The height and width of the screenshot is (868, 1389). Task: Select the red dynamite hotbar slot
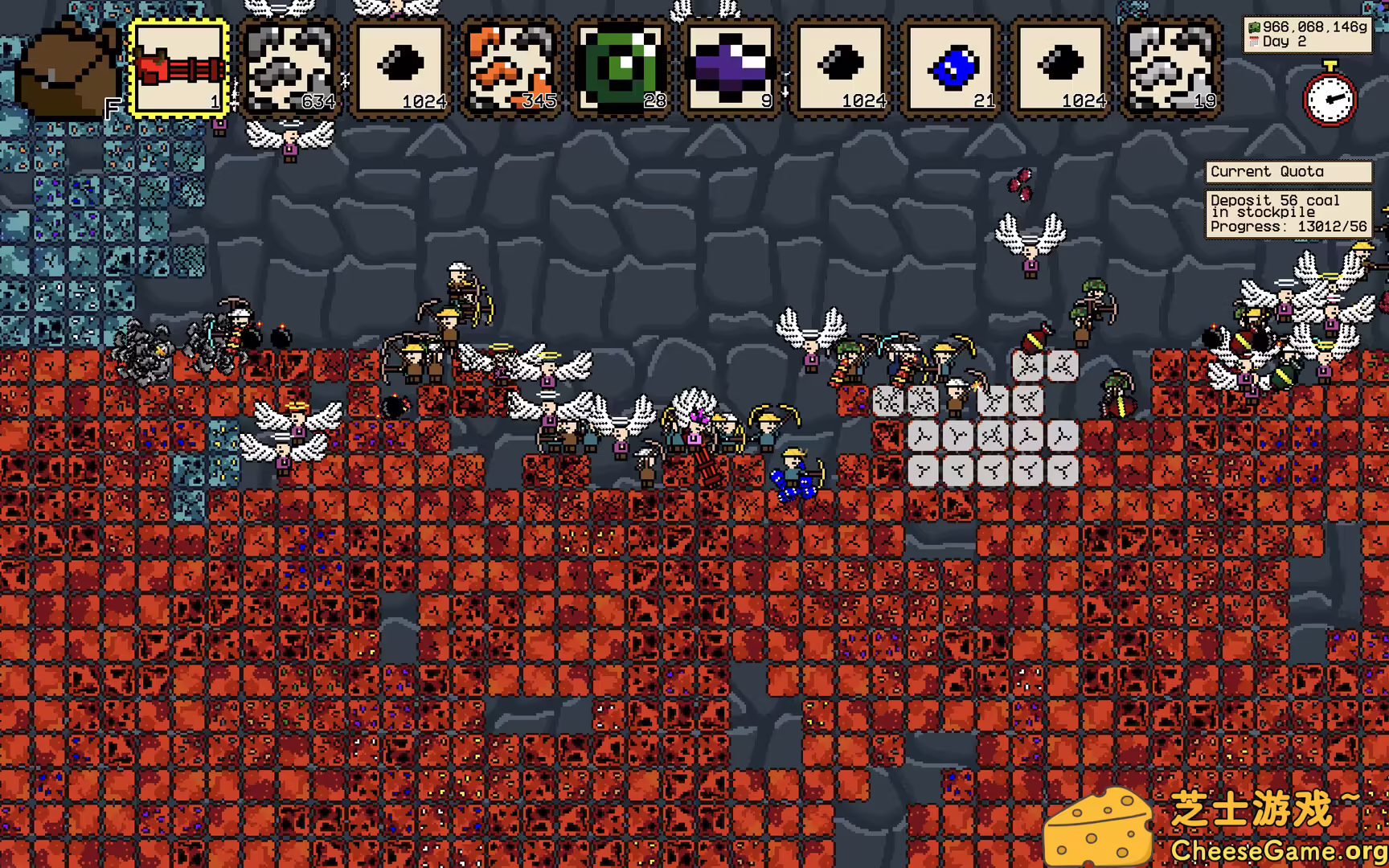coord(180,68)
